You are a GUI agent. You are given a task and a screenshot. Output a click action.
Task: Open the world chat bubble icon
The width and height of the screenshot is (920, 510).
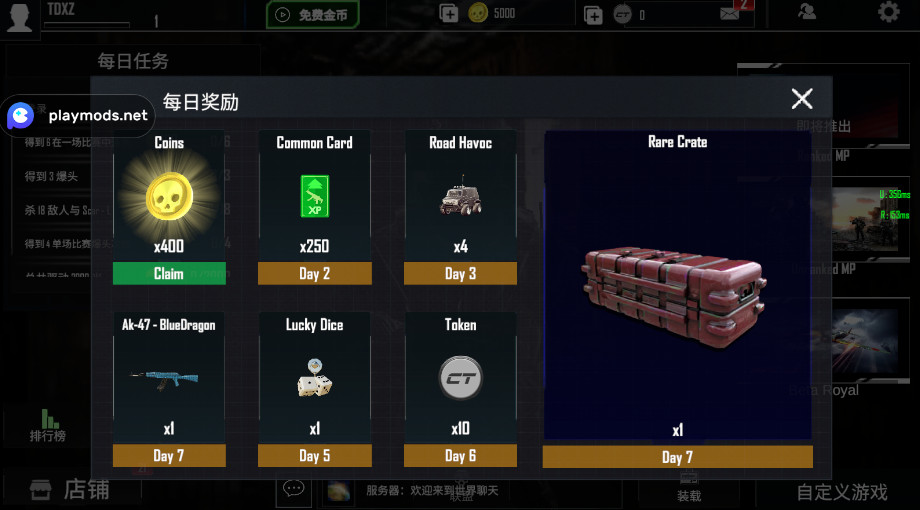tap(293, 488)
